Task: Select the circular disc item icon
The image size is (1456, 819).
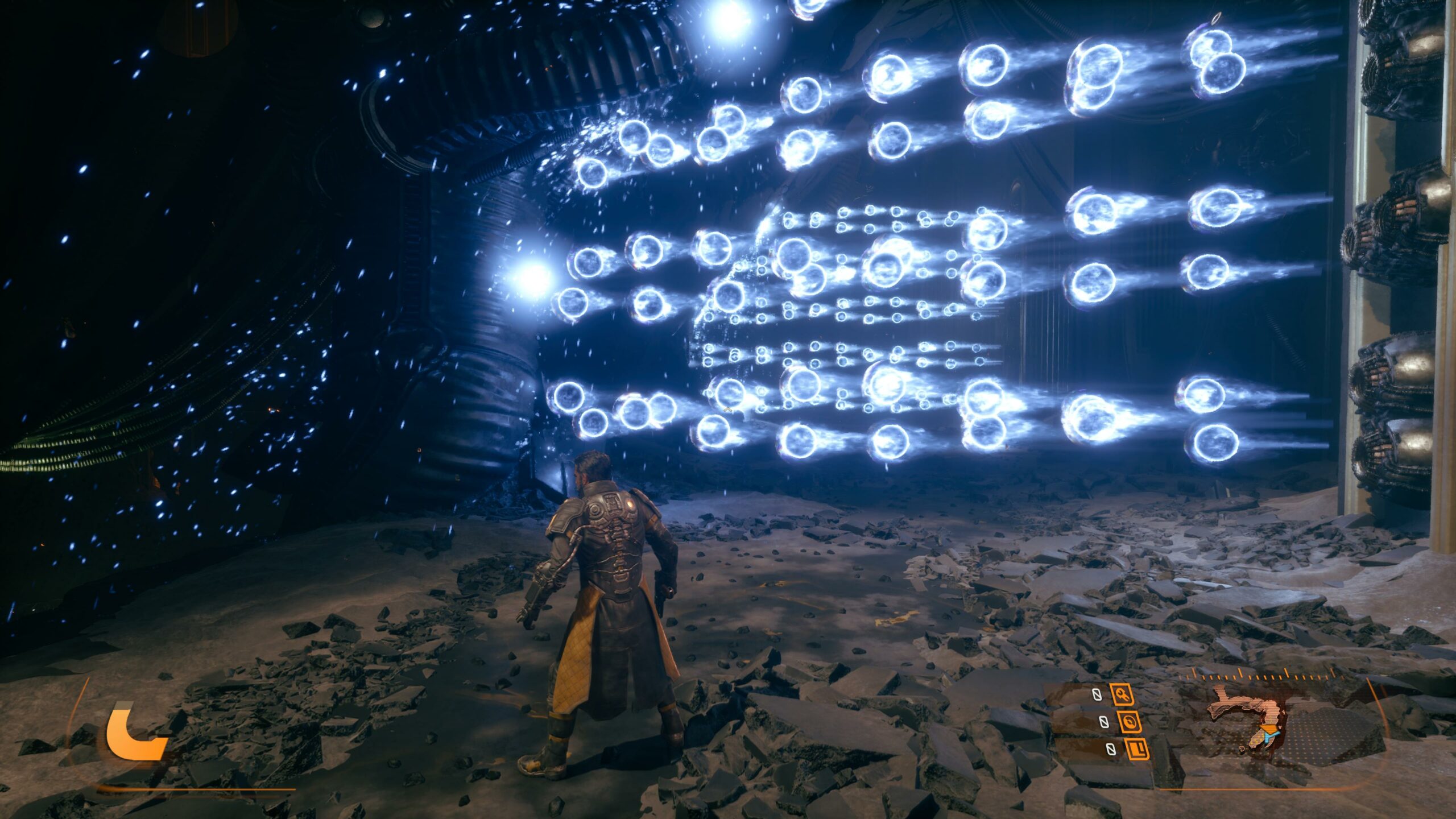Action: [1131, 722]
